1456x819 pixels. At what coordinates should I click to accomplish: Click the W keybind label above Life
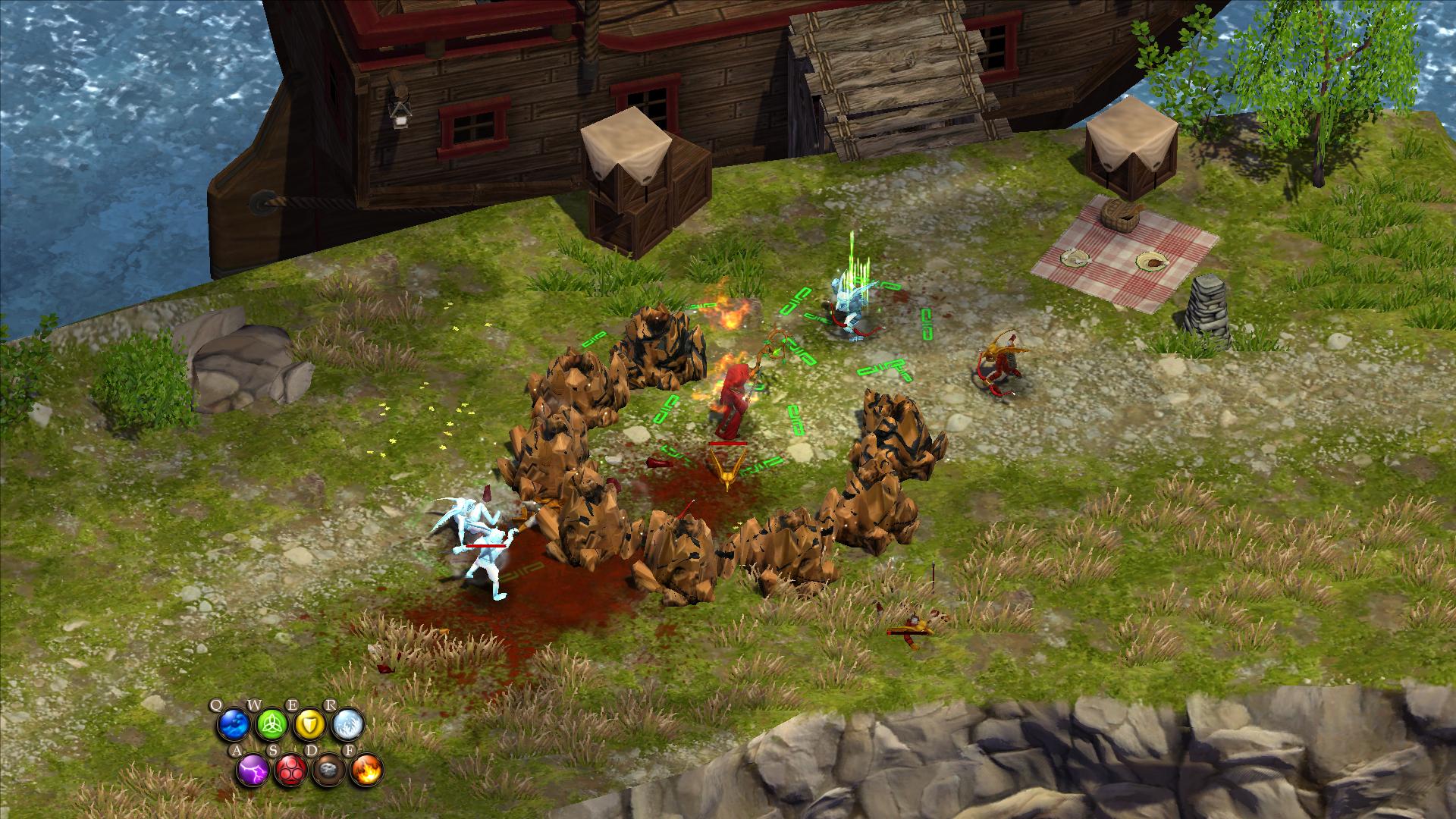pos(255,703)
